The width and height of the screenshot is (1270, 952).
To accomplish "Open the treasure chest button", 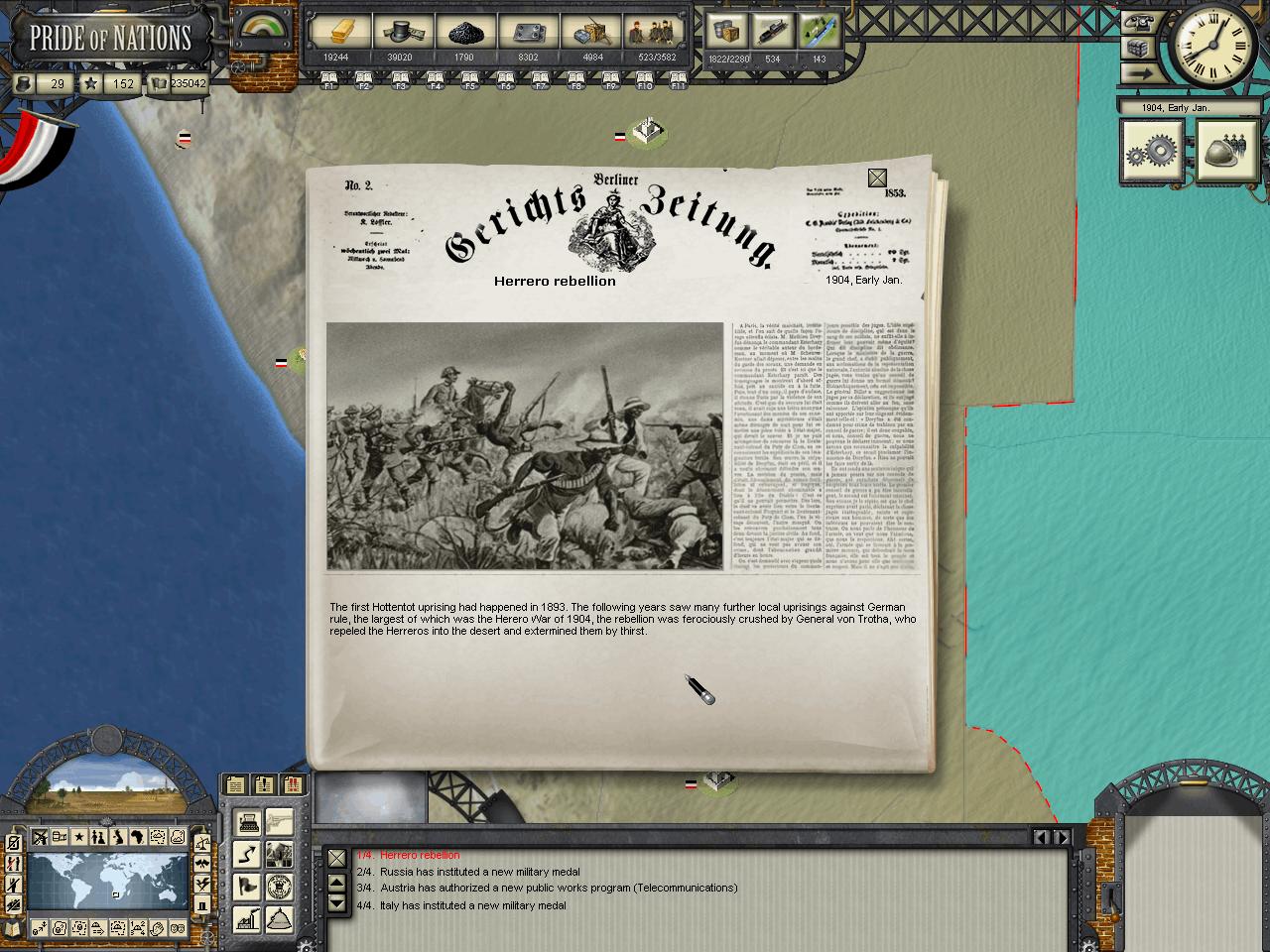I will [1137, 47].
